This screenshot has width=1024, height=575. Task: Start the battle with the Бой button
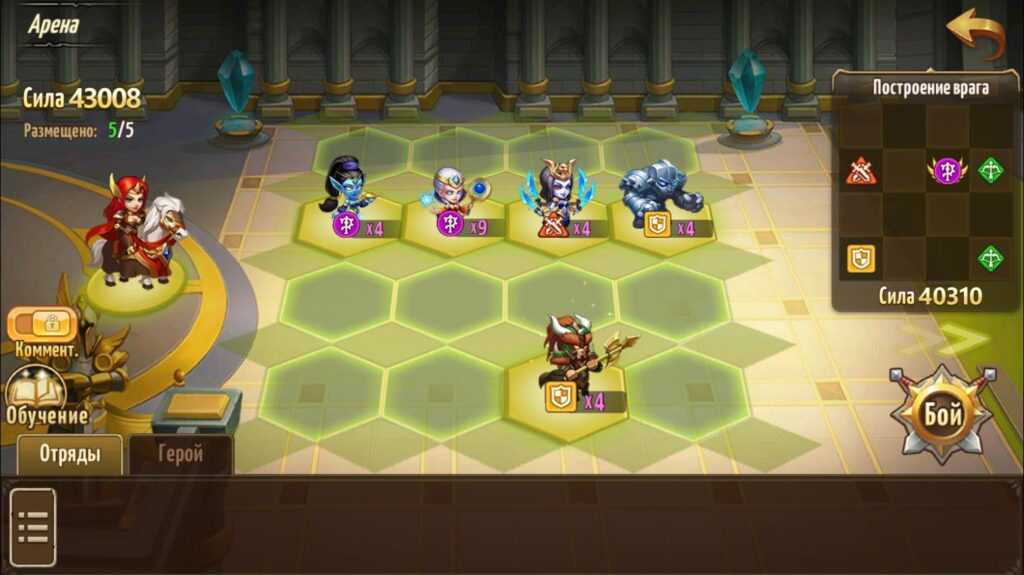[x=941, y=412]
